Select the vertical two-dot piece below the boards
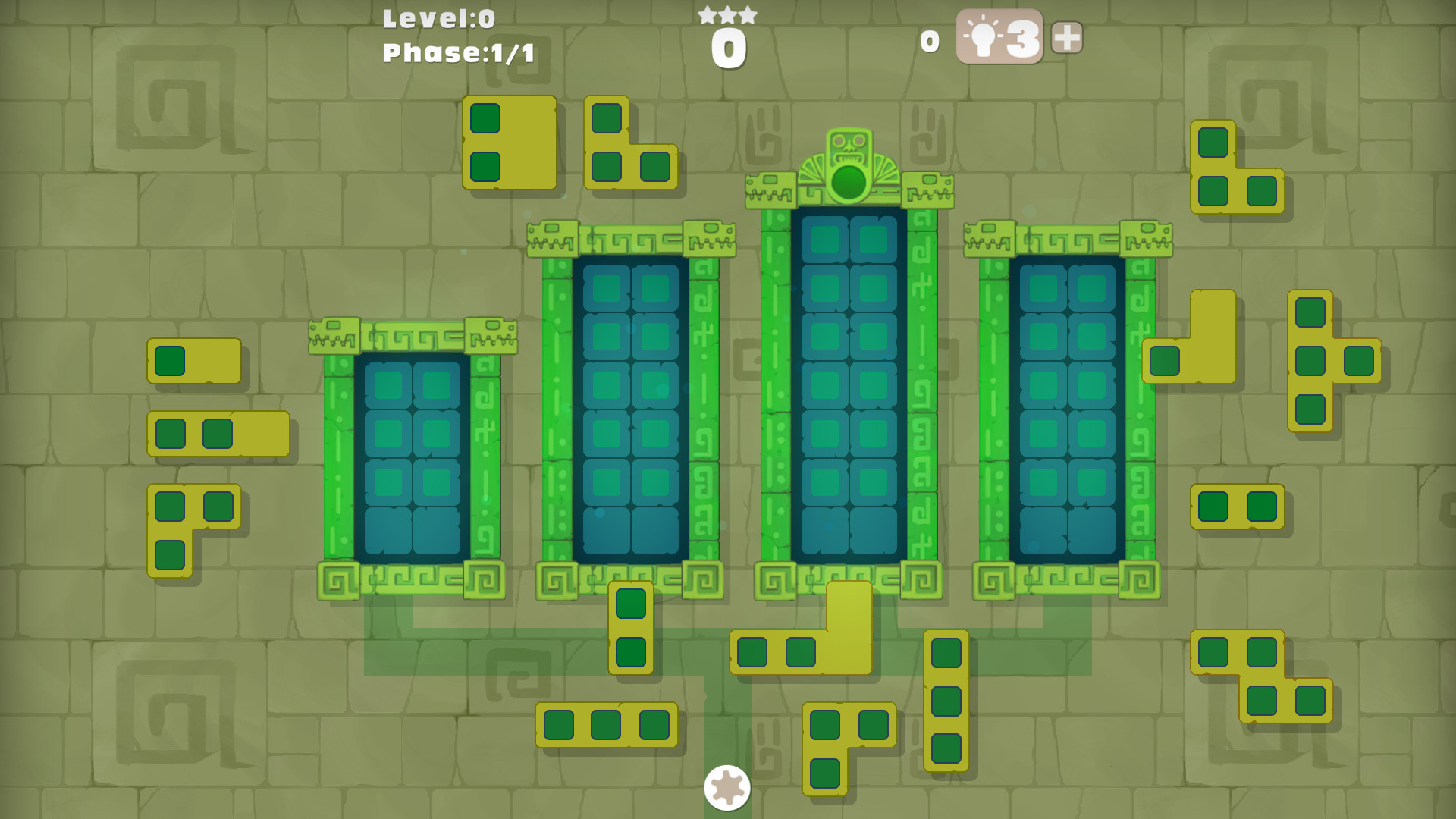This screenshot has width=1456, height=819. [629, 629]
